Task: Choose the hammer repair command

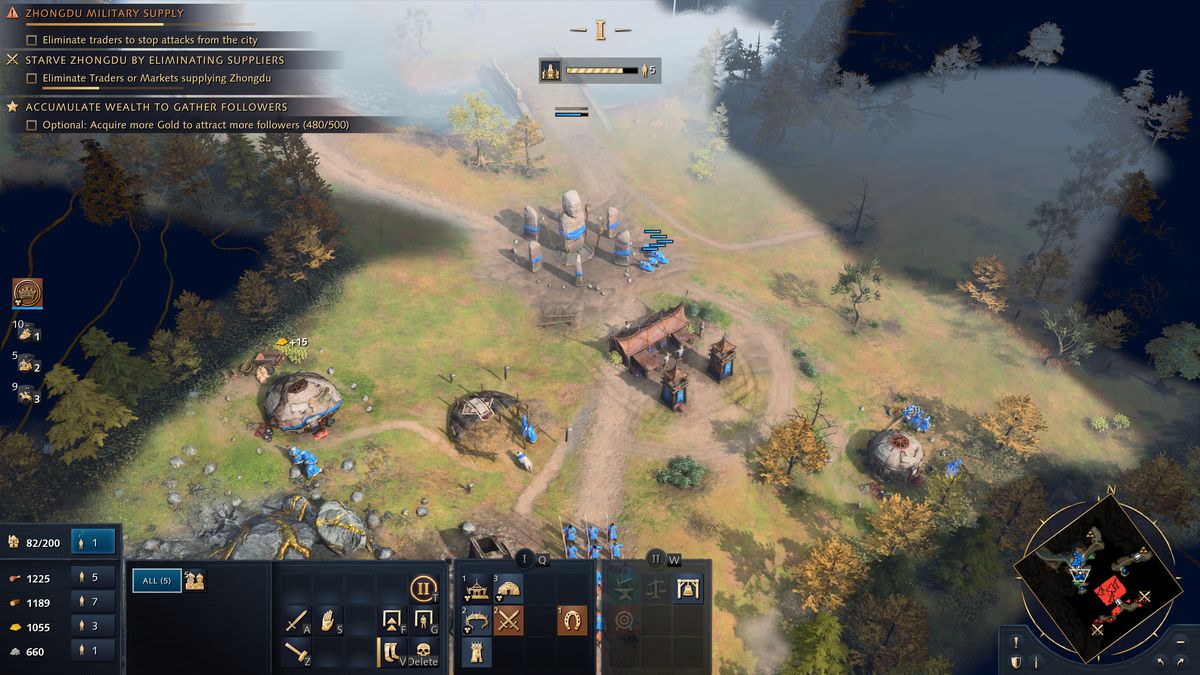Action: (x=297, y=653)
